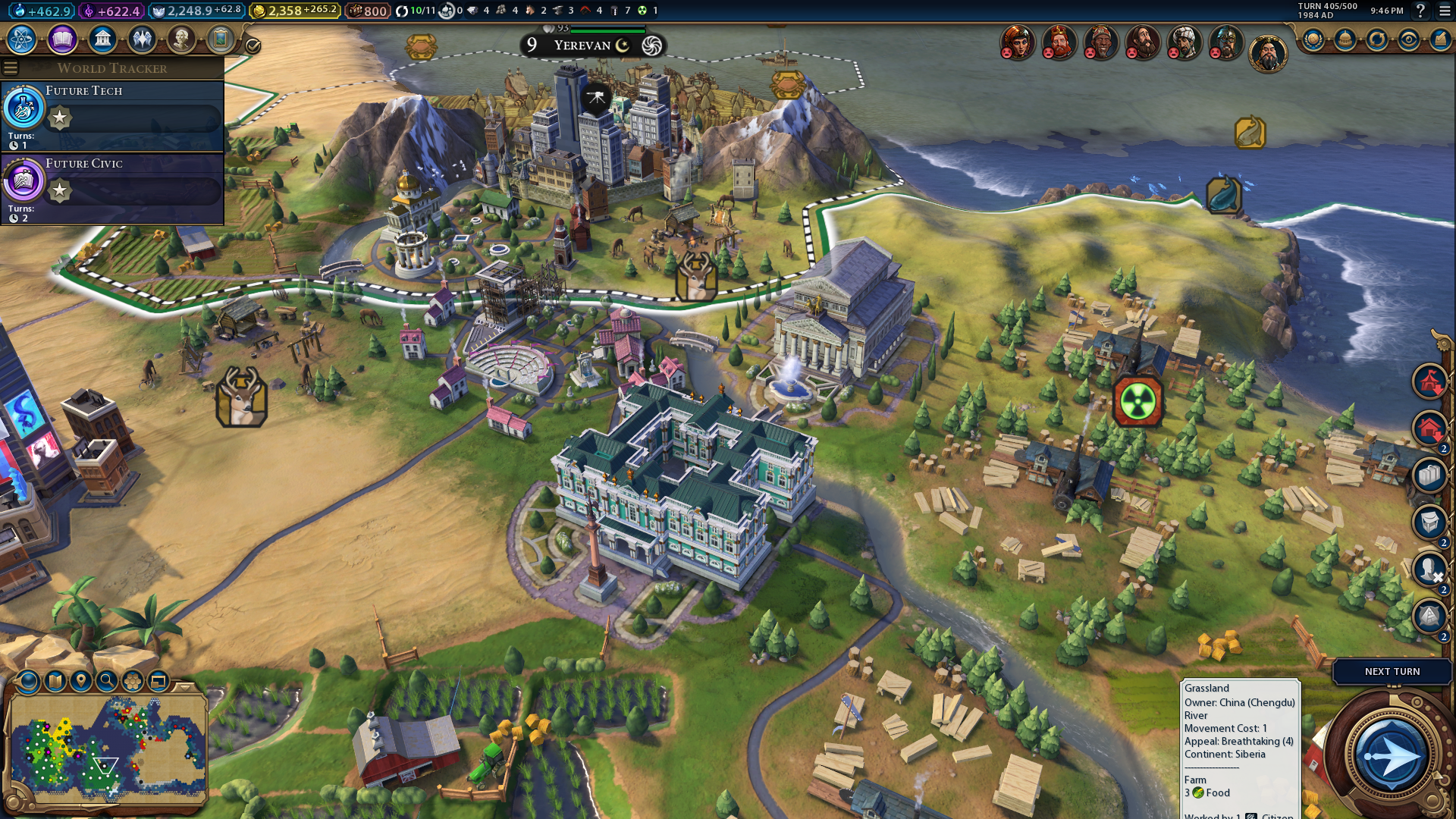This screenshot has height=819, width=1456.
Task: Open the religion winged icon
Action: [x=142, y=39]
